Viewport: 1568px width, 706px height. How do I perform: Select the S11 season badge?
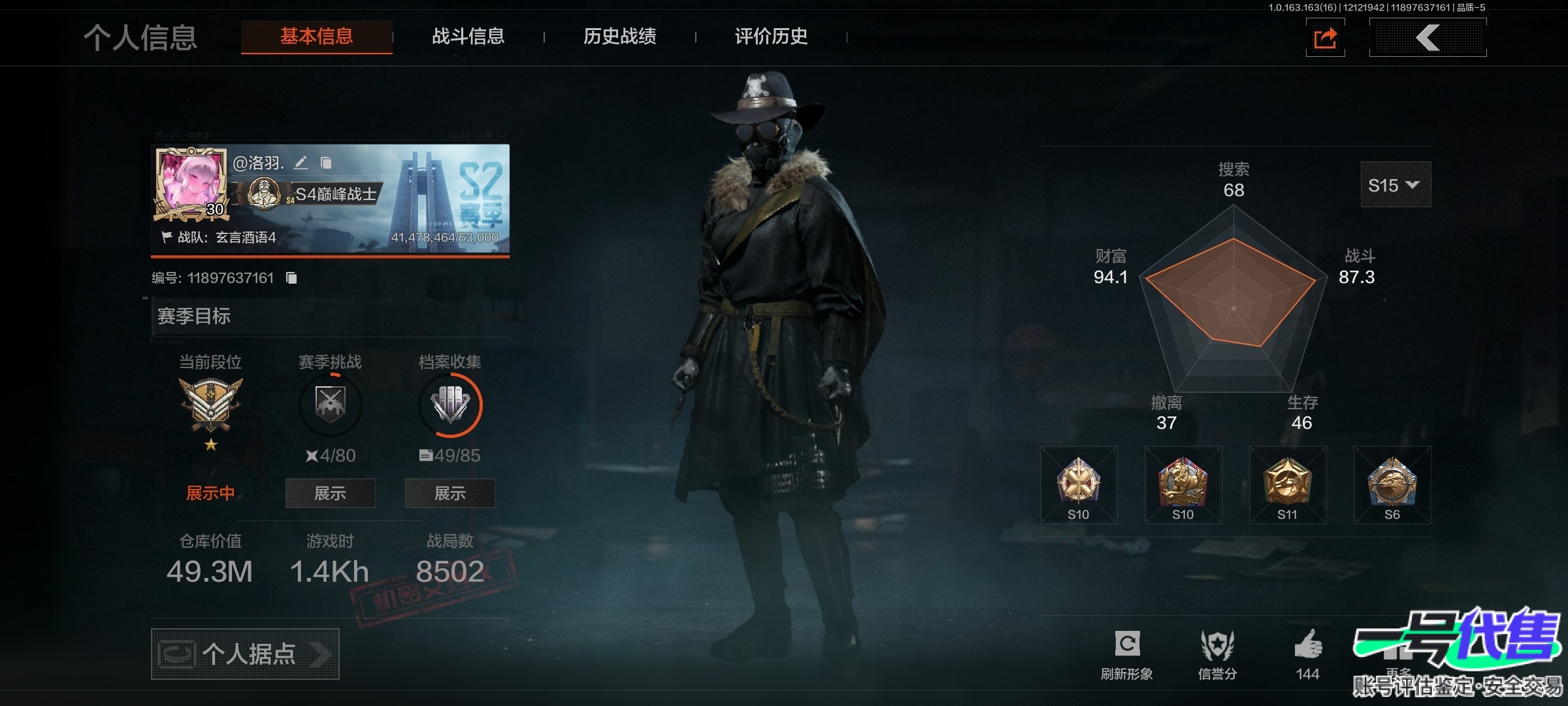[1287, 484]
